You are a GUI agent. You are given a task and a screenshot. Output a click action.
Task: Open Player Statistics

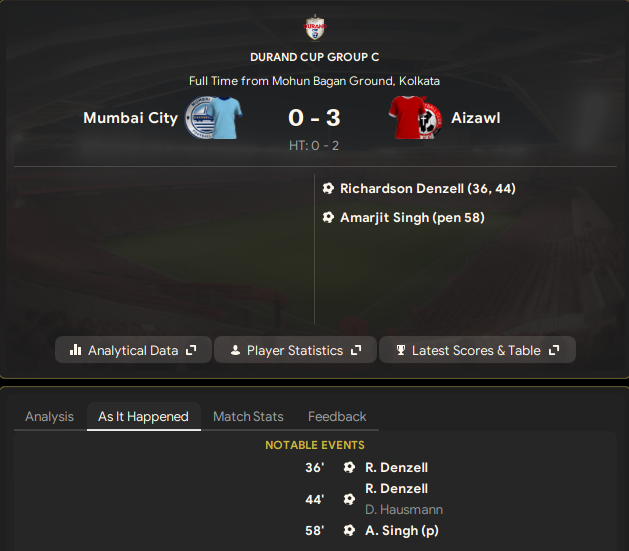295,350
